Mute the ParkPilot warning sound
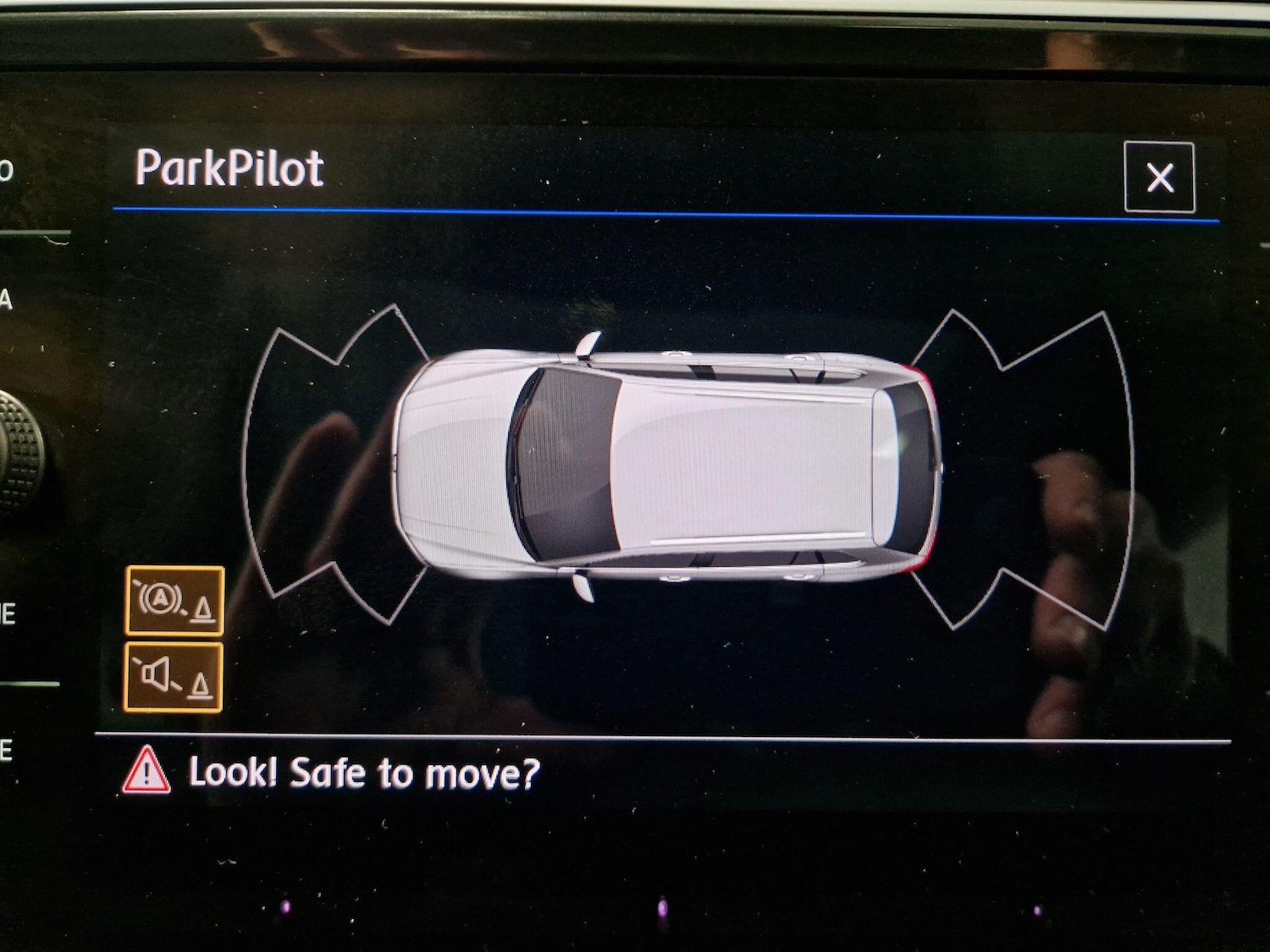1270x952 pixels. pyautogui.click(x=174, y=677)
